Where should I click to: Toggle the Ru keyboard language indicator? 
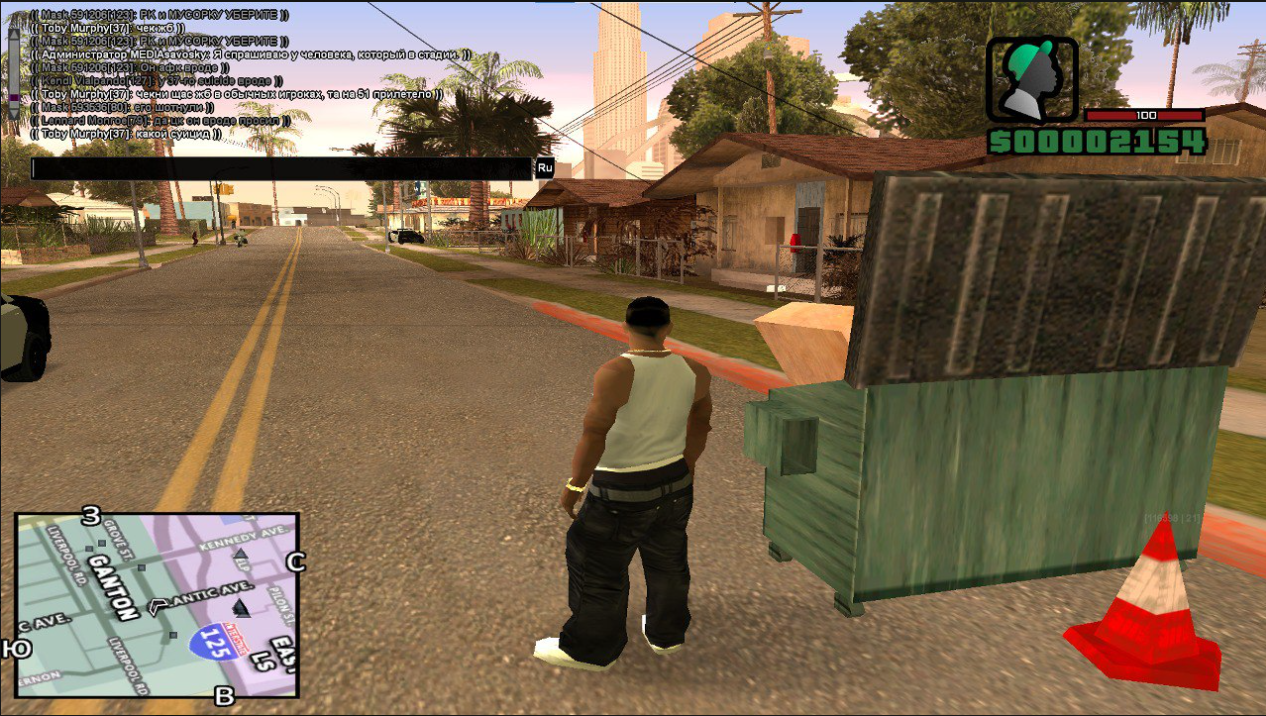(545, 168)
